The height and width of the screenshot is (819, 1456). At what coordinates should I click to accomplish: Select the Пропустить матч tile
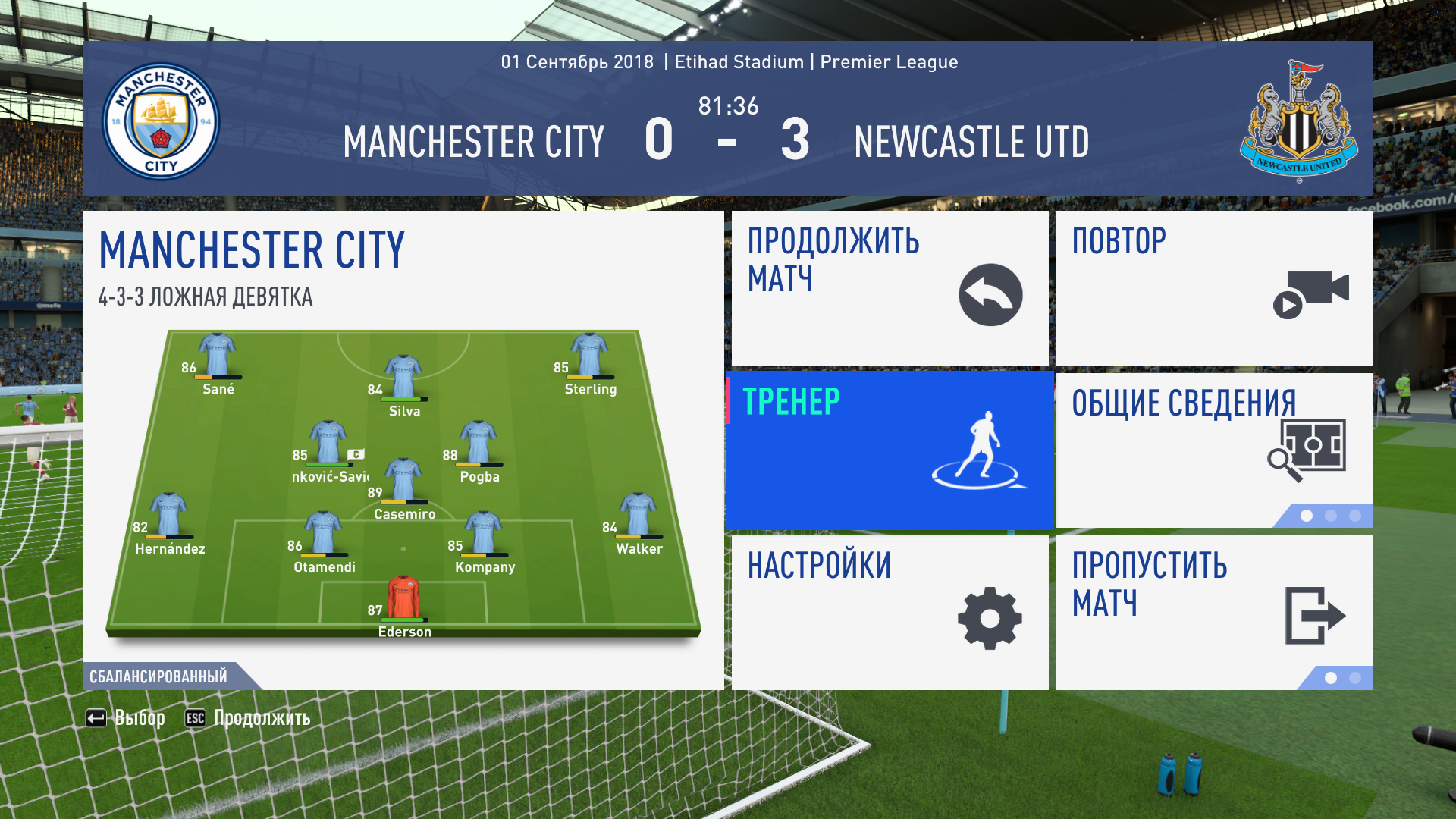pyautogui.click(x=1214, y=613)
